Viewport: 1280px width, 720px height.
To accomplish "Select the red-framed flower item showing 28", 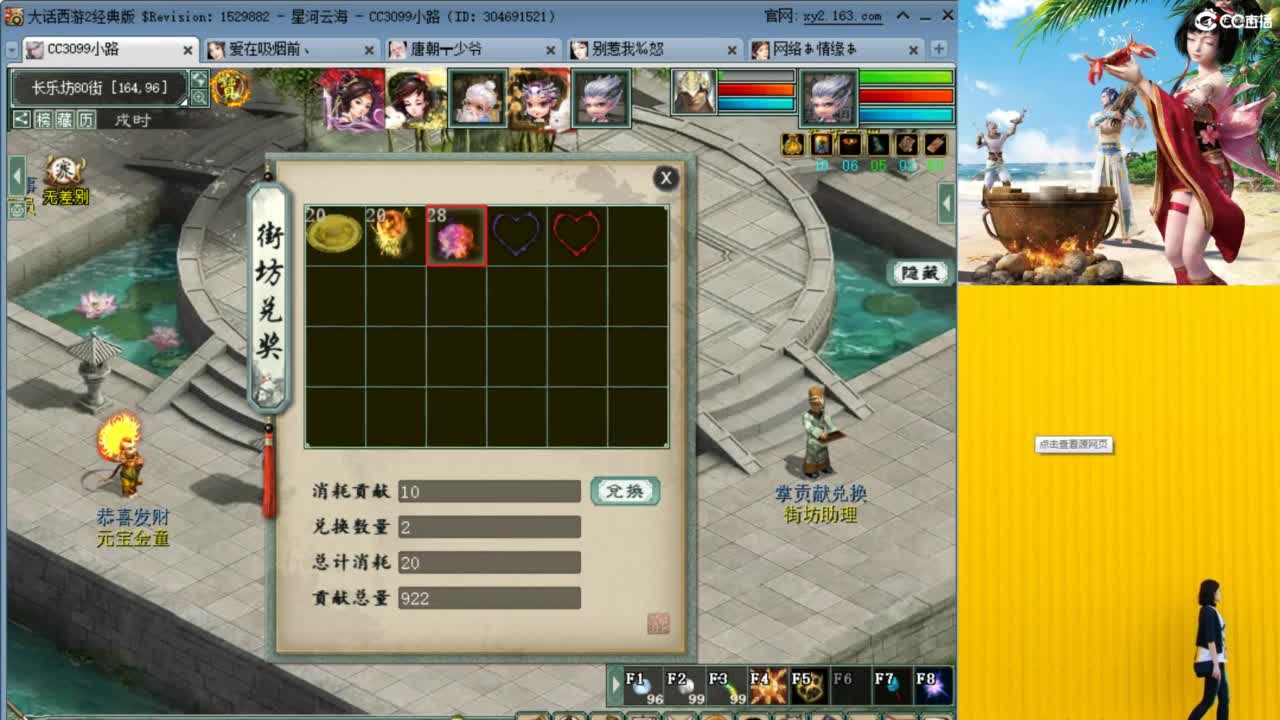I will tap(456, 233).
